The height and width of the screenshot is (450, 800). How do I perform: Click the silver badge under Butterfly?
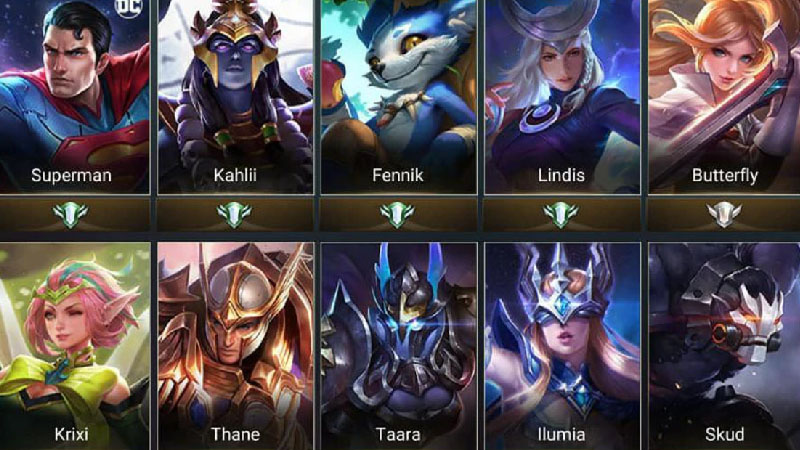[x=724, y=214]
